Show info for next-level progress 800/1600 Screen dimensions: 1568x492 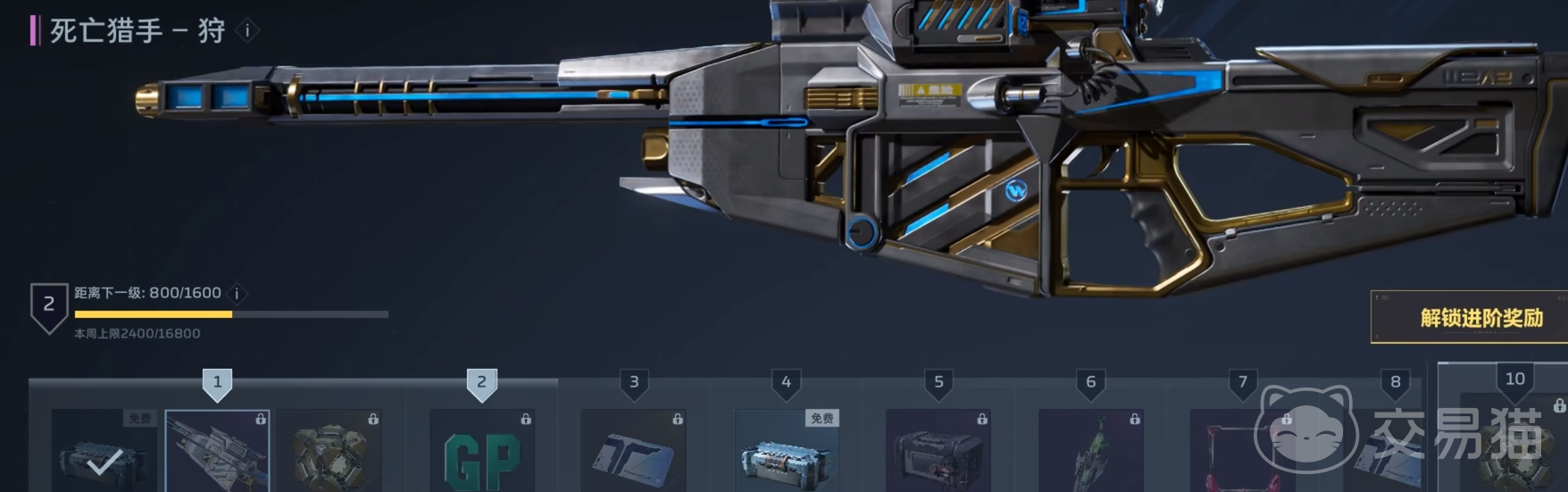237,294
